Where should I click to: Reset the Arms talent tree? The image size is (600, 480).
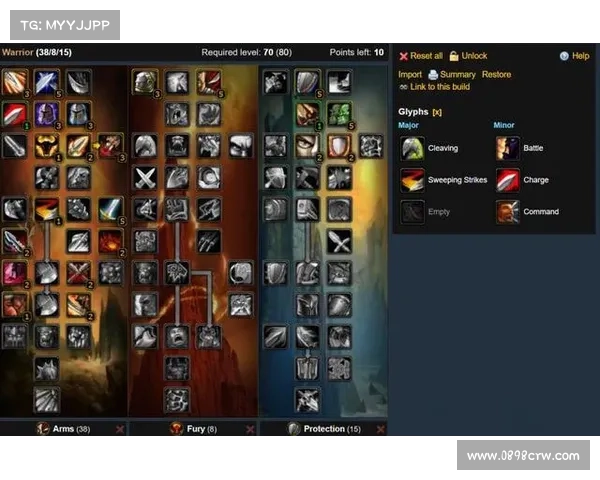tap(120, 429)
